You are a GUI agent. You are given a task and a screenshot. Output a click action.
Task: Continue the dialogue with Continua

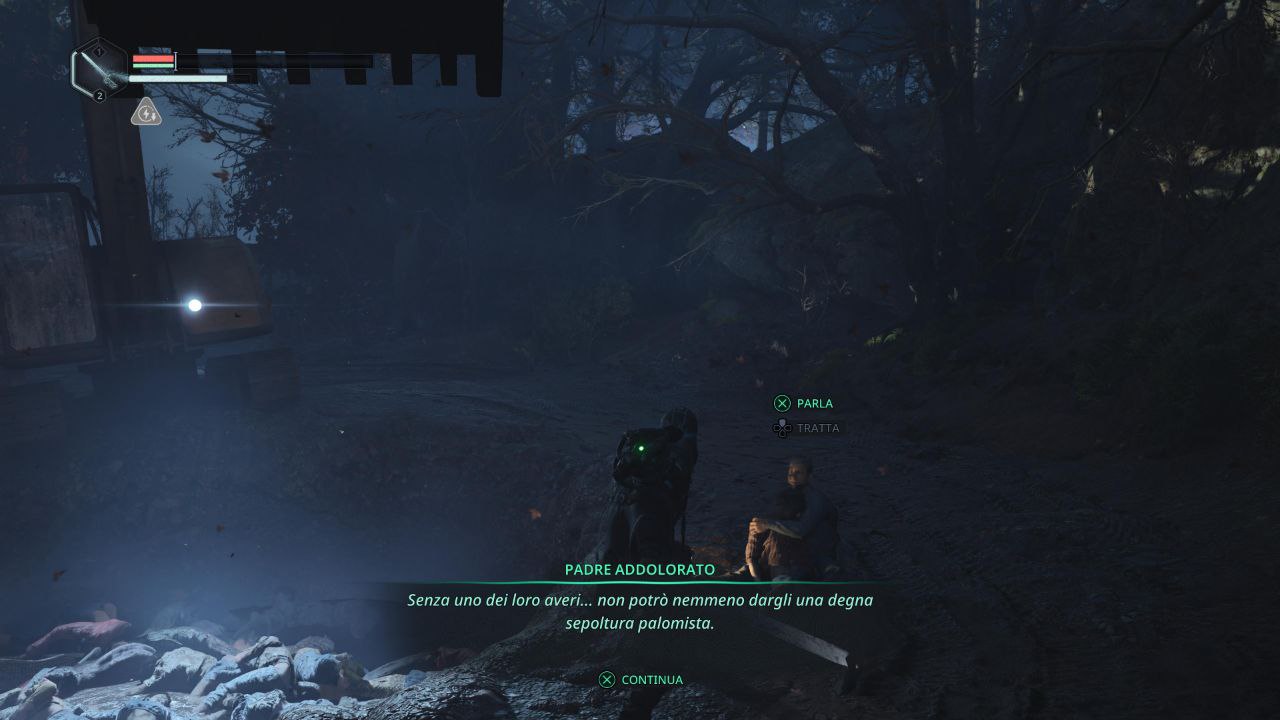point(641,680)
